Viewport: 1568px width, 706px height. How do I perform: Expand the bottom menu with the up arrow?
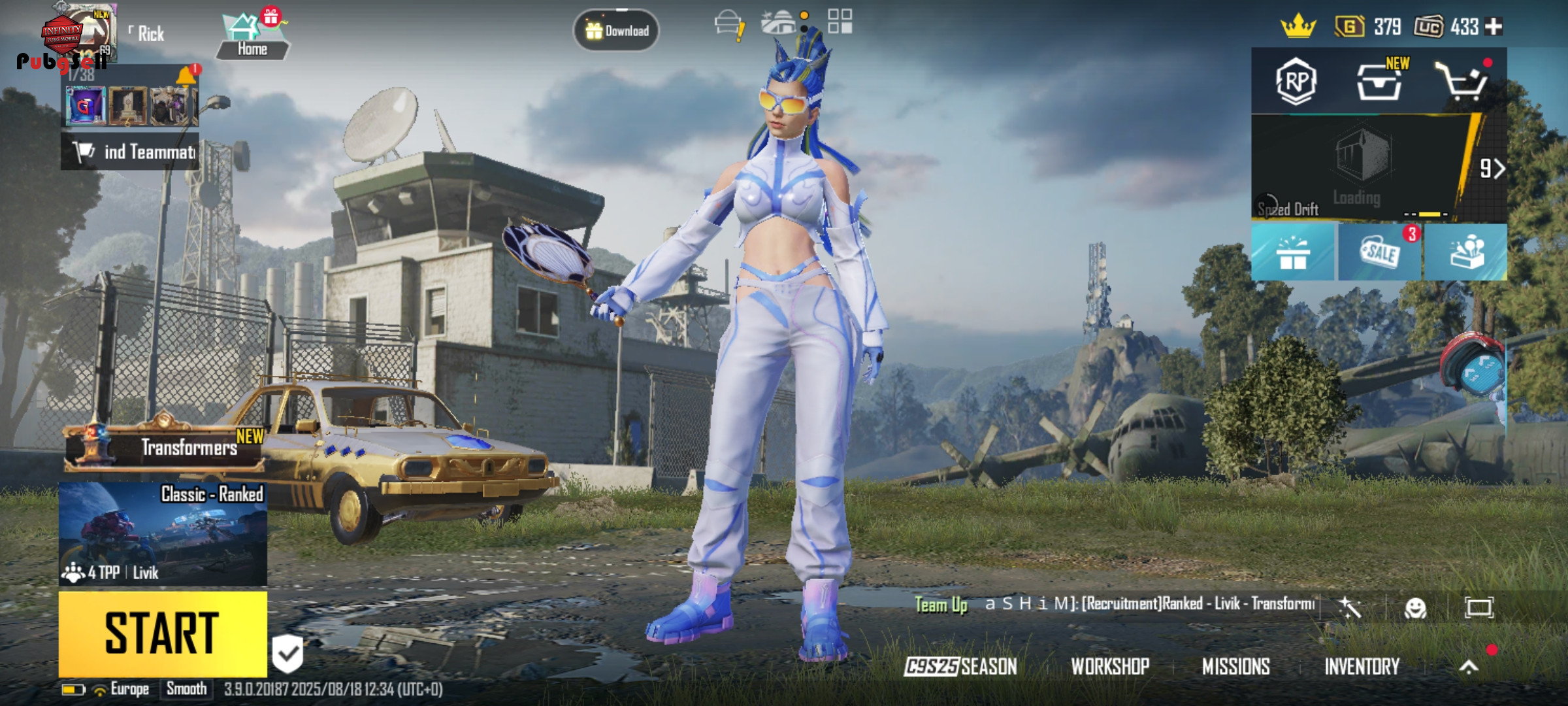point(1469,666)
